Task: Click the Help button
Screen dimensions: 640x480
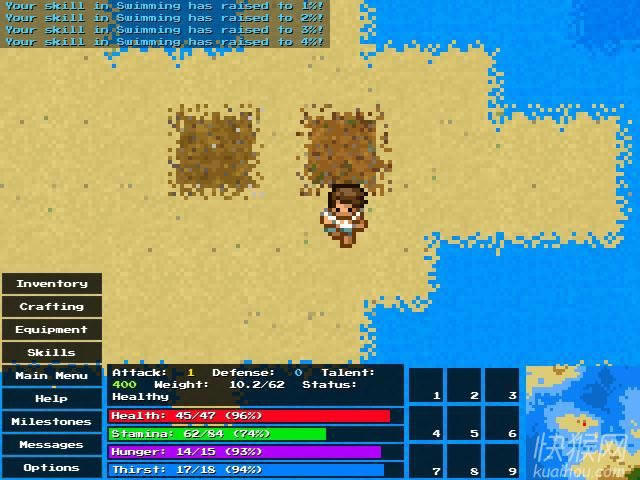Action: pyautogui.click(x=52, y=399)
